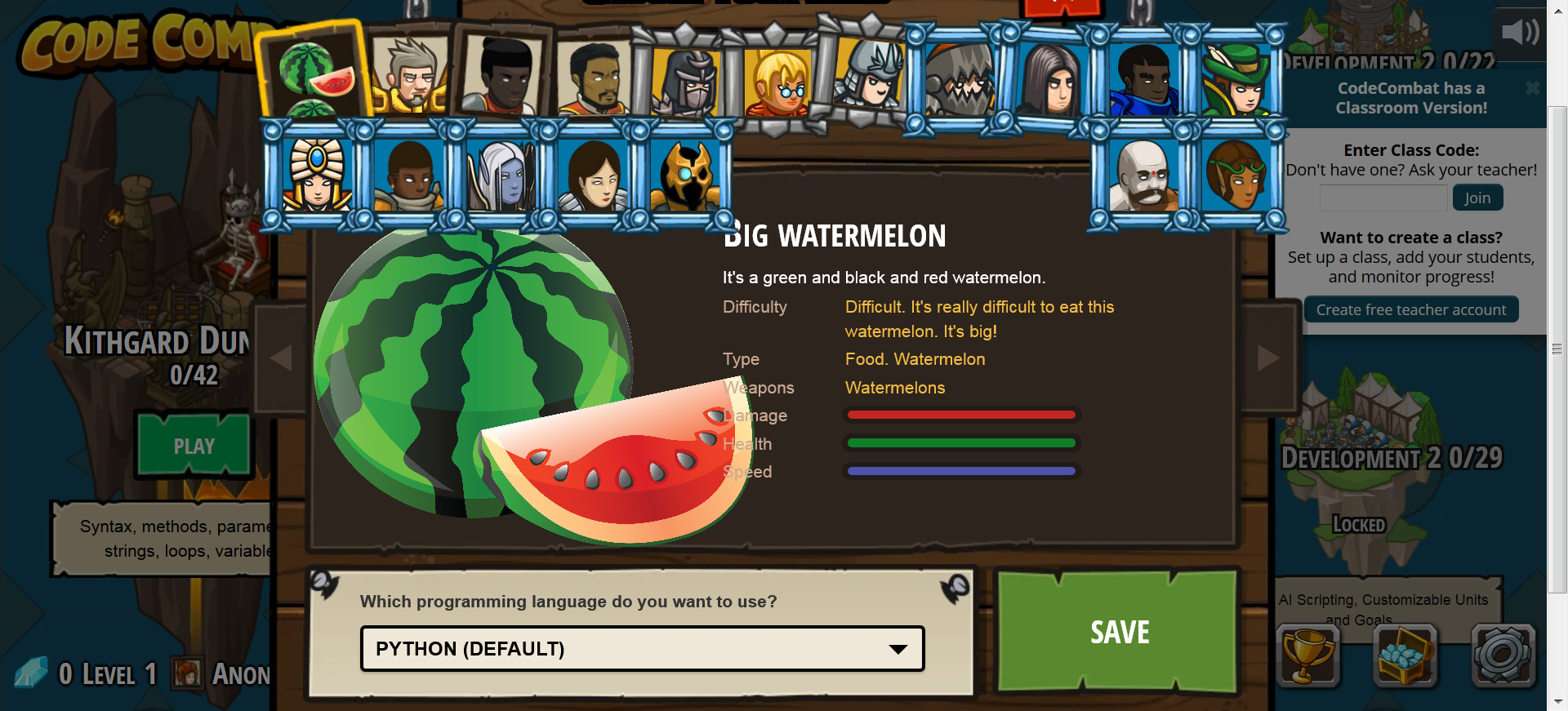
Task: Save the selected hero
Action: tap(1119, 632)
